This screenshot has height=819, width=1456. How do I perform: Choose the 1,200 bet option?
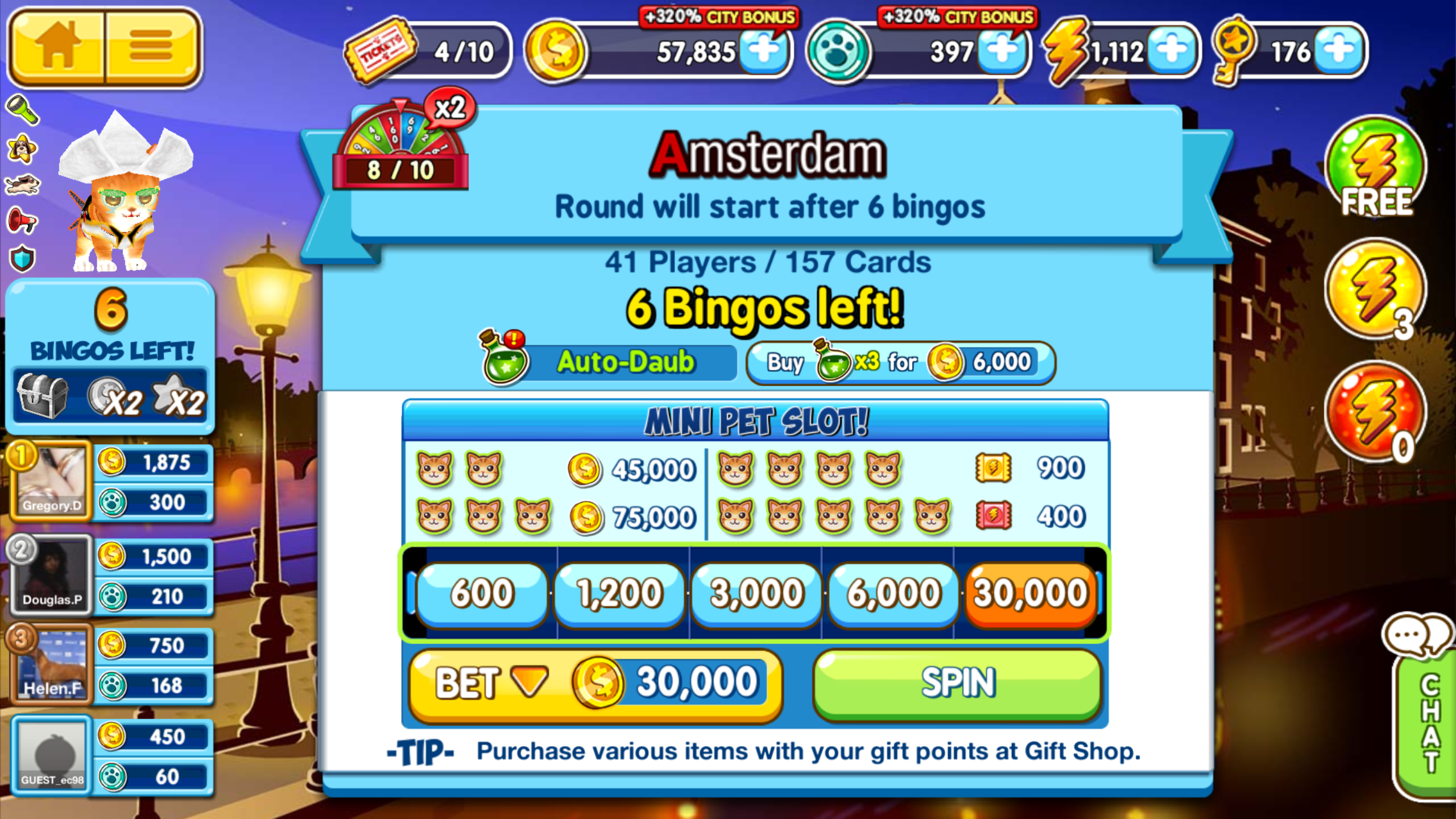click(x=619, y=594)
